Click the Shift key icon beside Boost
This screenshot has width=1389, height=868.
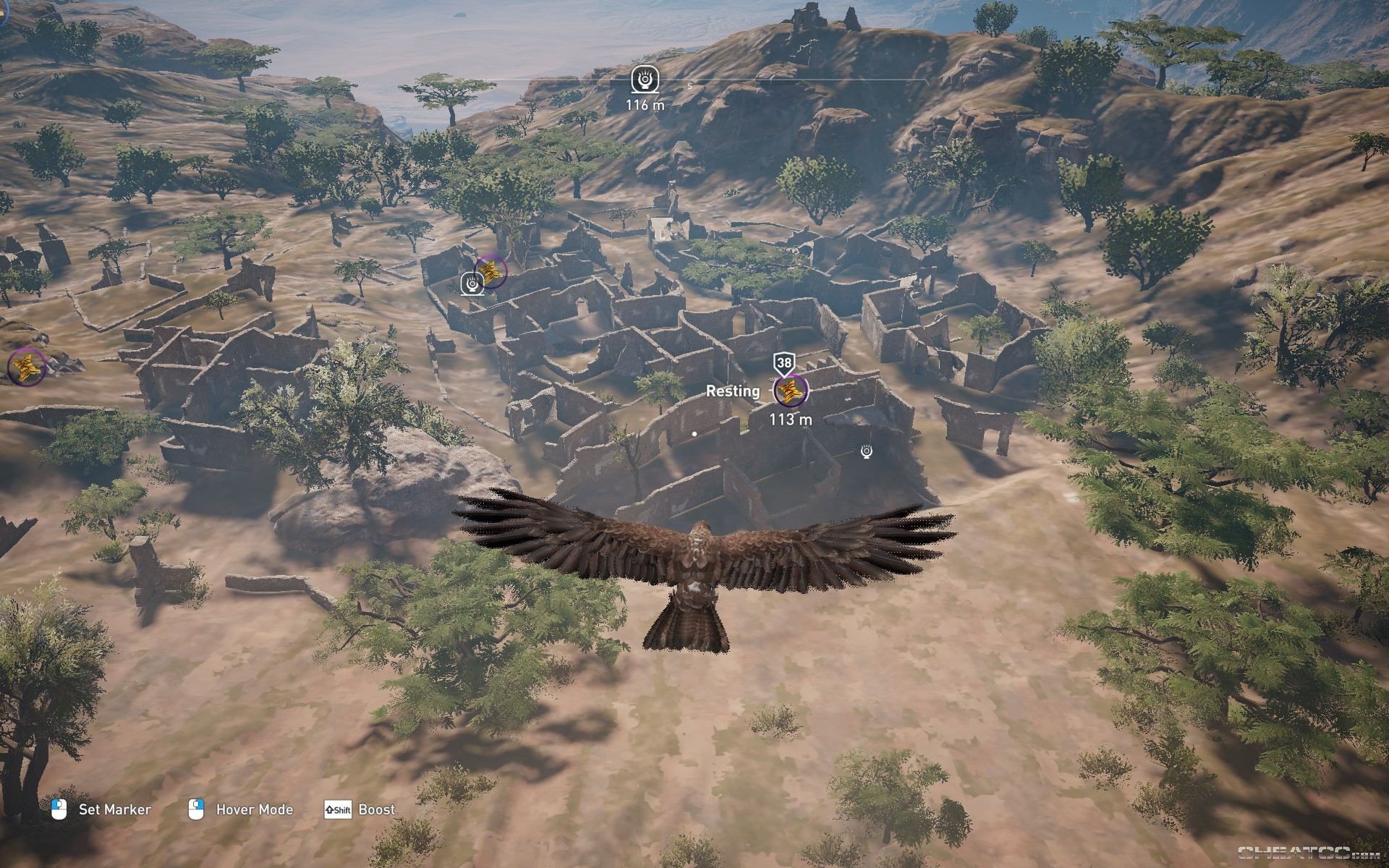[x=337, y=809]
